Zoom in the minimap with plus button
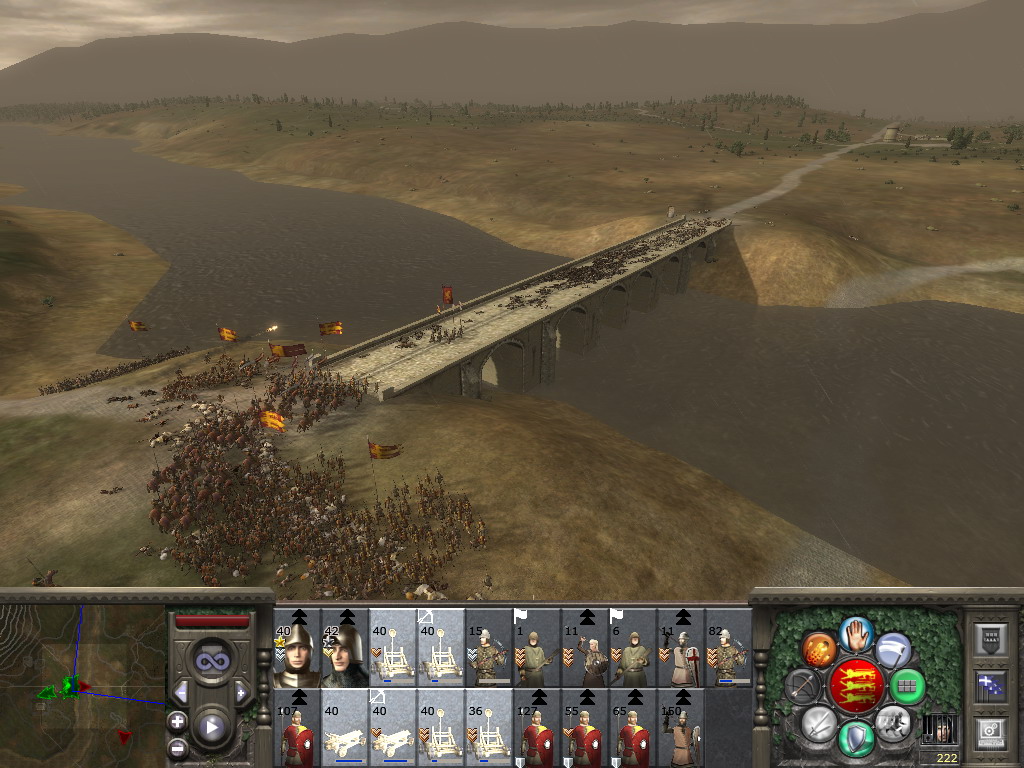Screen dimensions: 1024x768 tap(178, 720)
